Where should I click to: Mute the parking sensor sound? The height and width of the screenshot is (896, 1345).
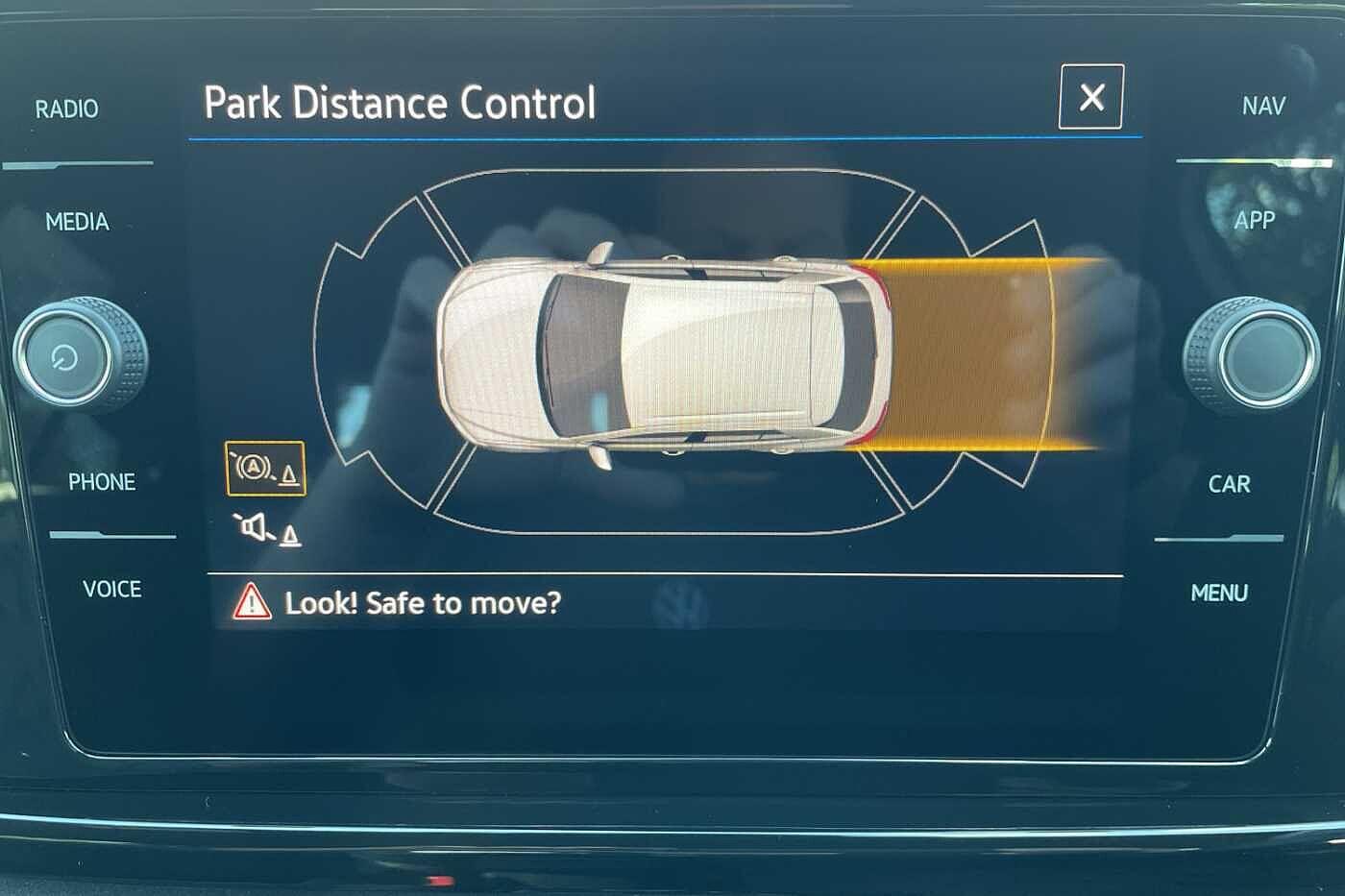coord(266,529)
